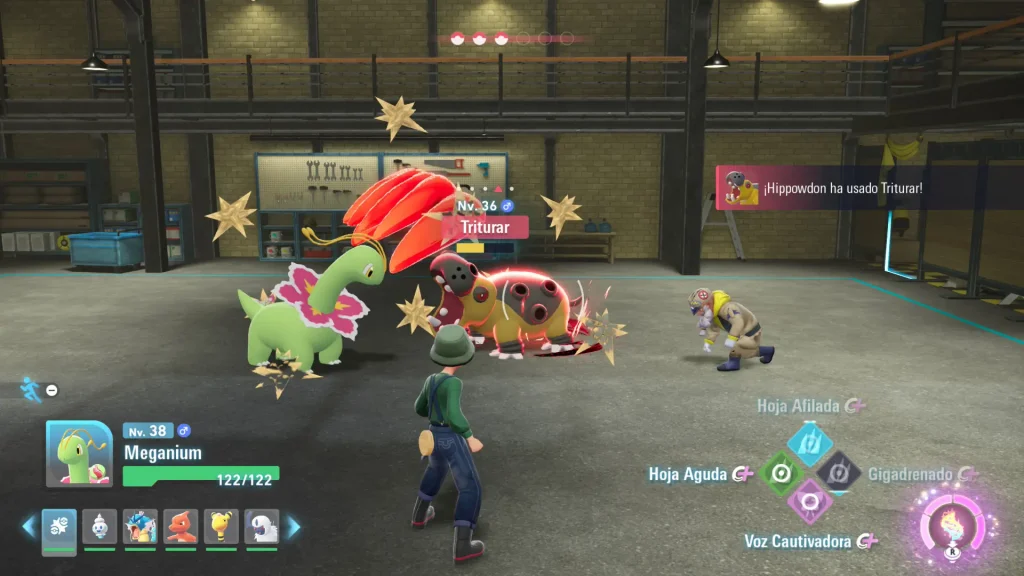Image resolution: width=1024 pixels, height=576 pixels.
Task: Select the Poké Ball swap slot
Action: coord(59,527)
